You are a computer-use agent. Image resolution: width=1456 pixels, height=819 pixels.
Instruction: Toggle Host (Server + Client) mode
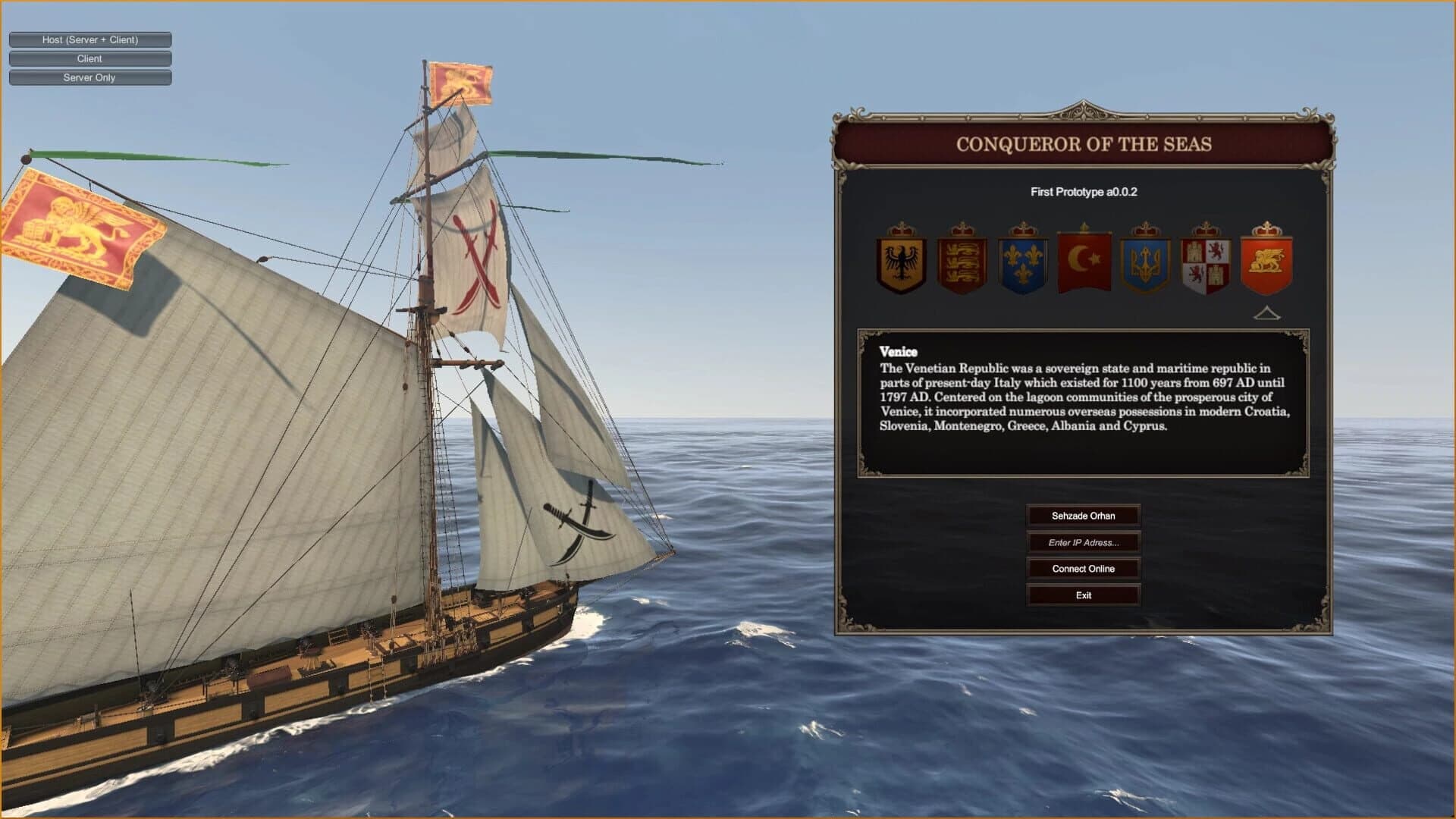(x=89, y=39)
